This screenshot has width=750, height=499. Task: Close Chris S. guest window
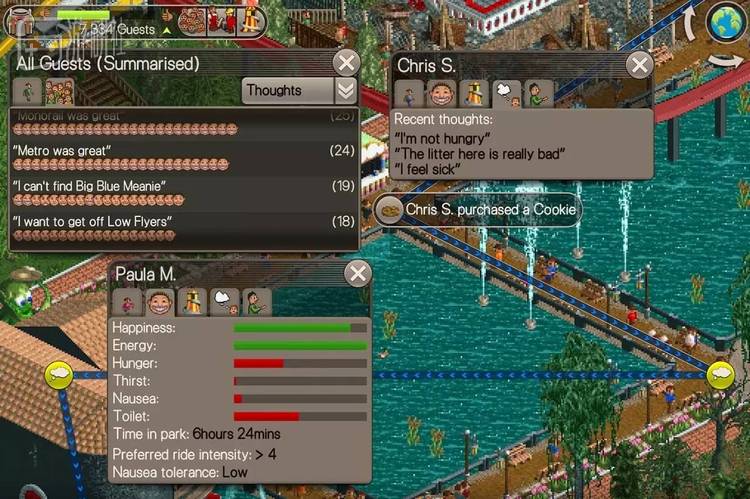639,65
